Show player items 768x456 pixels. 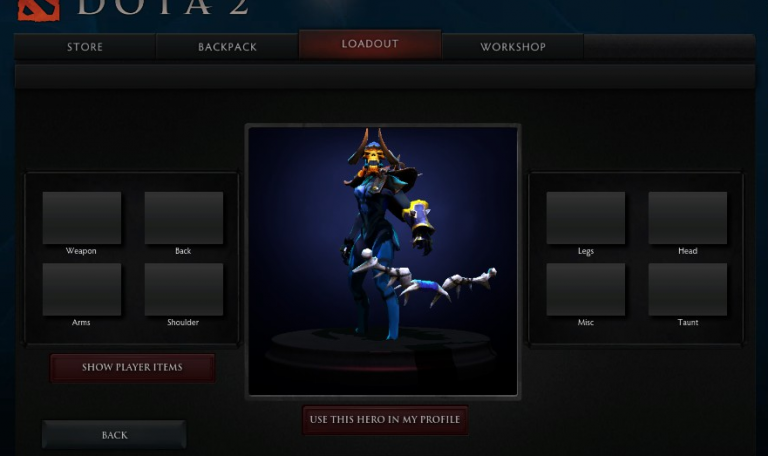pyautogui.click(x=132, y=367)
